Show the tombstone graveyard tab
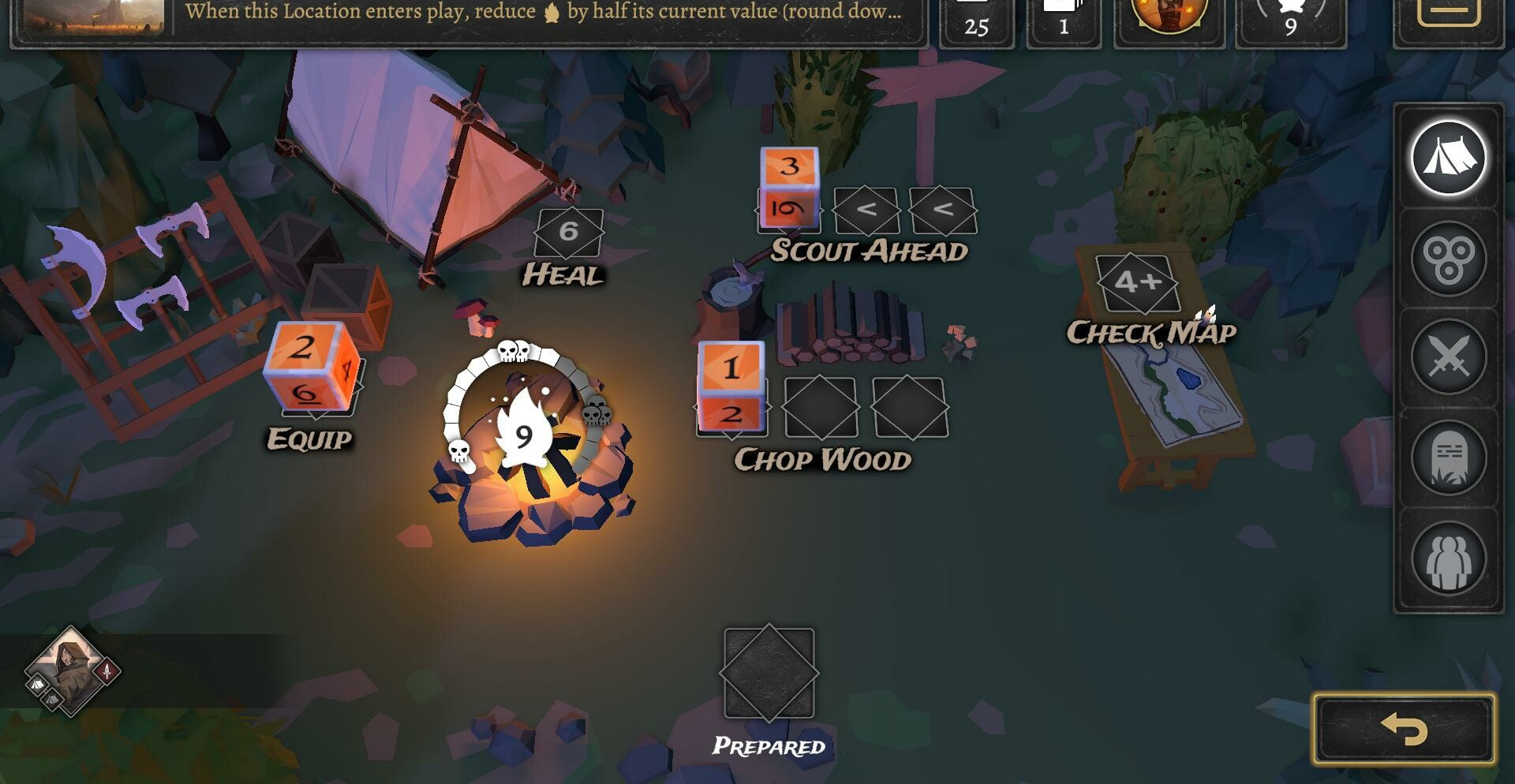 1448,457
